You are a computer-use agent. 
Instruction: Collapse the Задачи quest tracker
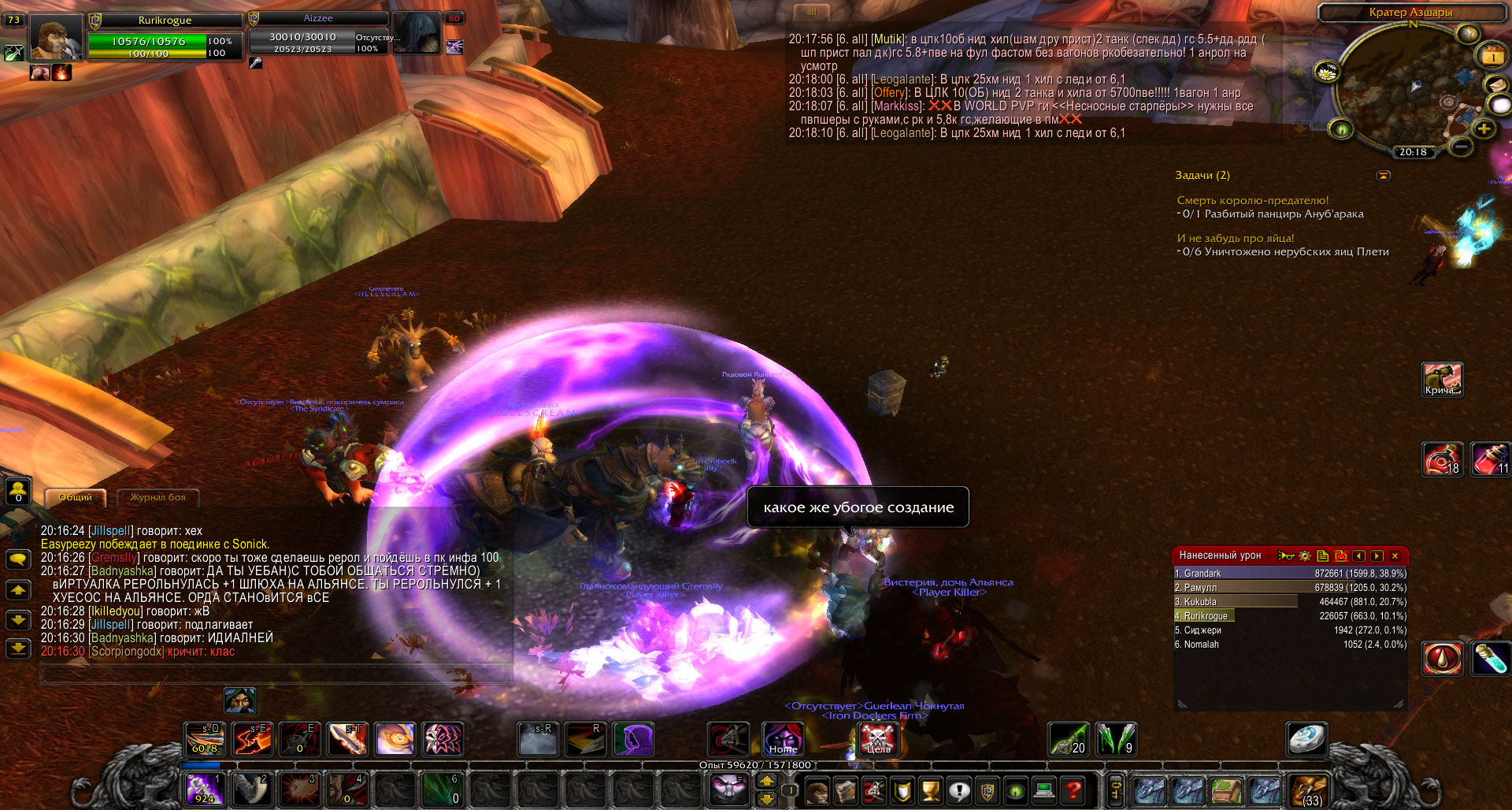tap(1384, 175)
